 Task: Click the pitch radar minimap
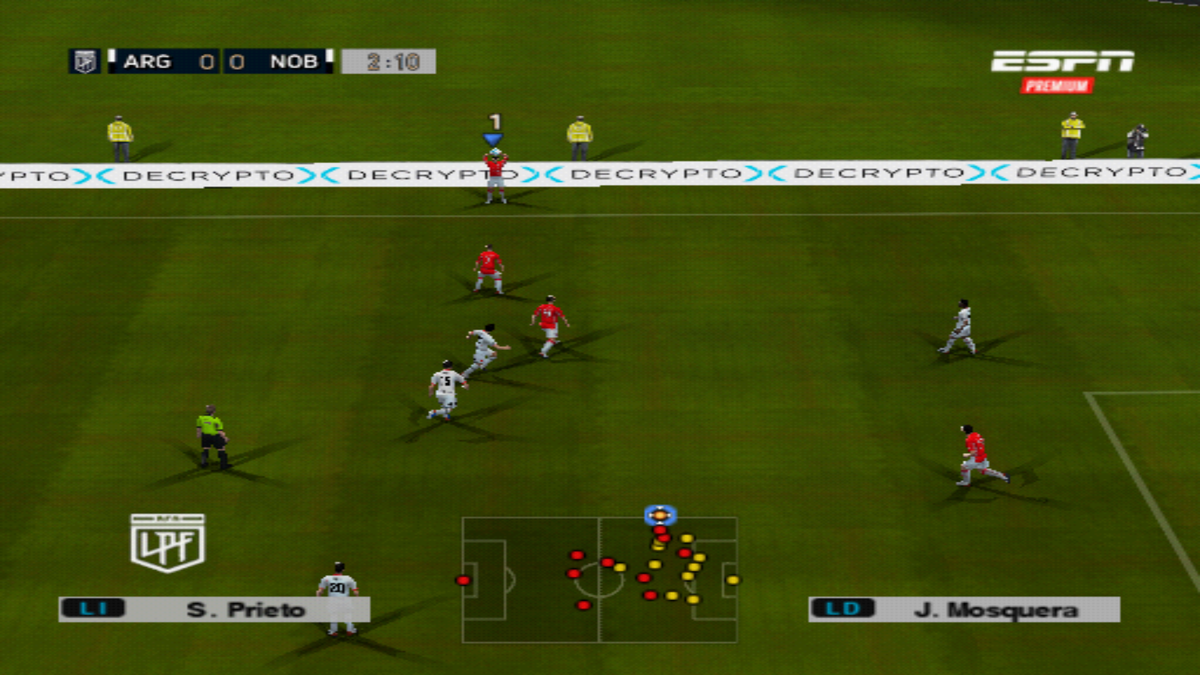point(599,580)
